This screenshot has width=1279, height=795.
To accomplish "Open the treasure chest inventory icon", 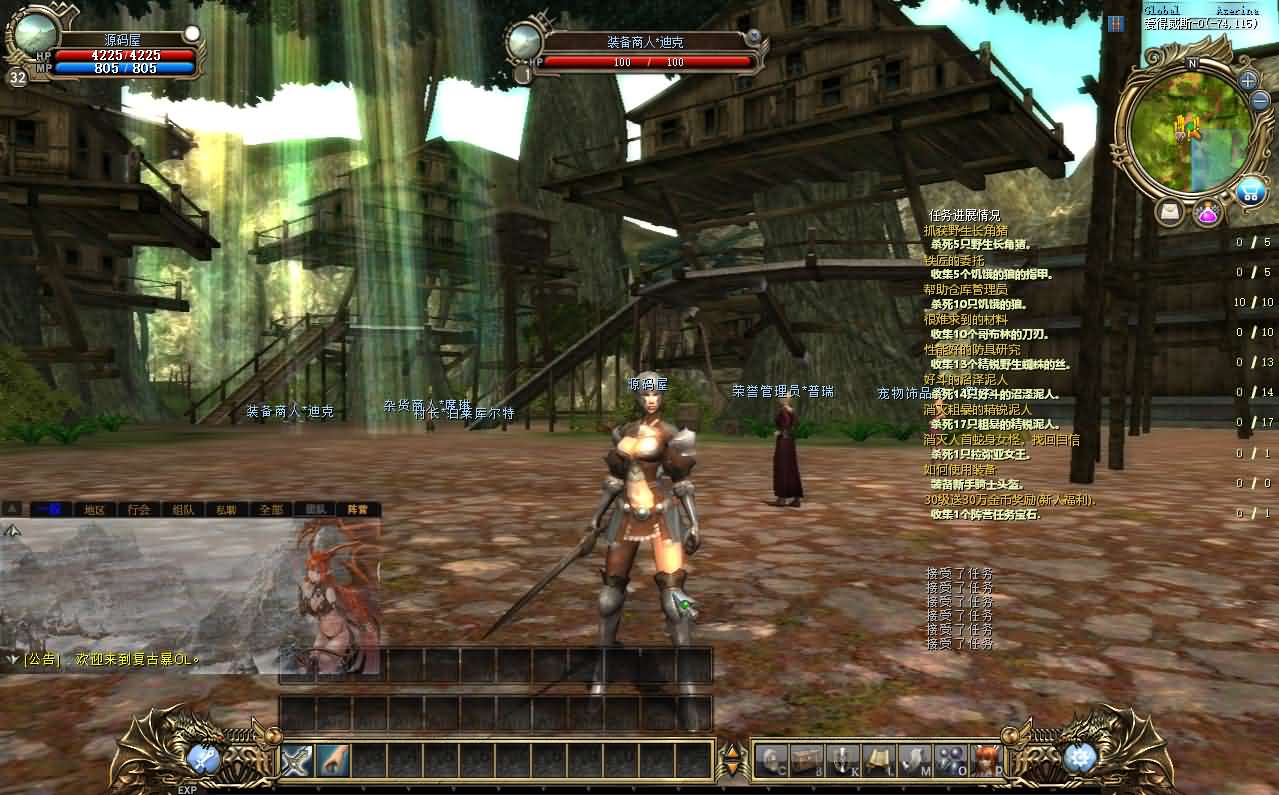I will click(x=806, y=761).
